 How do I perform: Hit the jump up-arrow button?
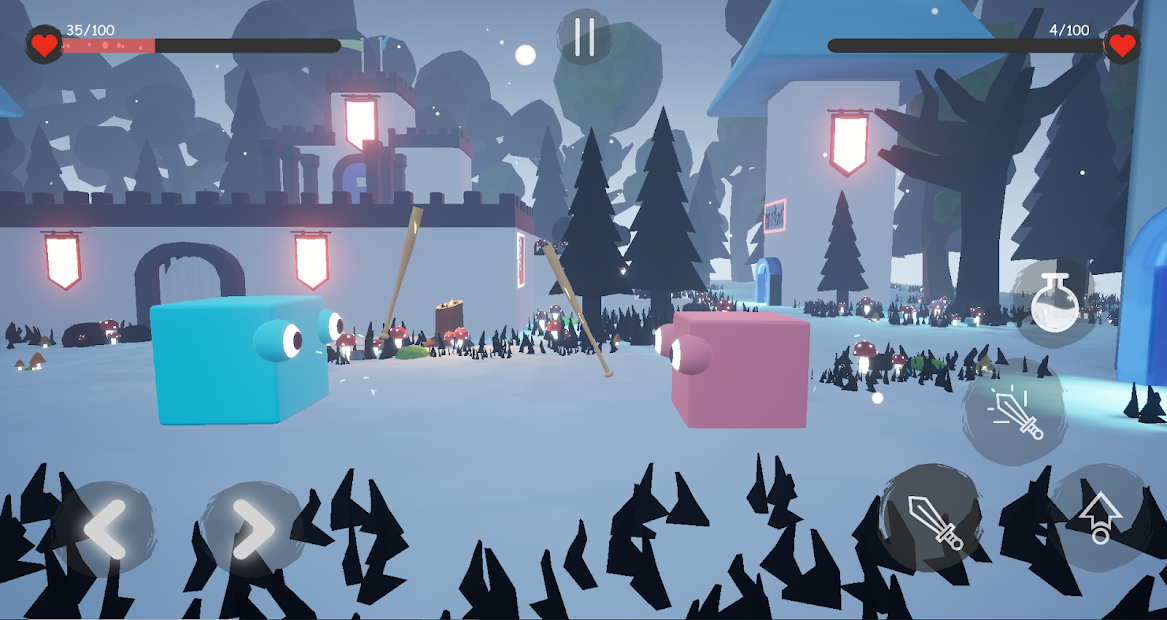coord(1099,517)
